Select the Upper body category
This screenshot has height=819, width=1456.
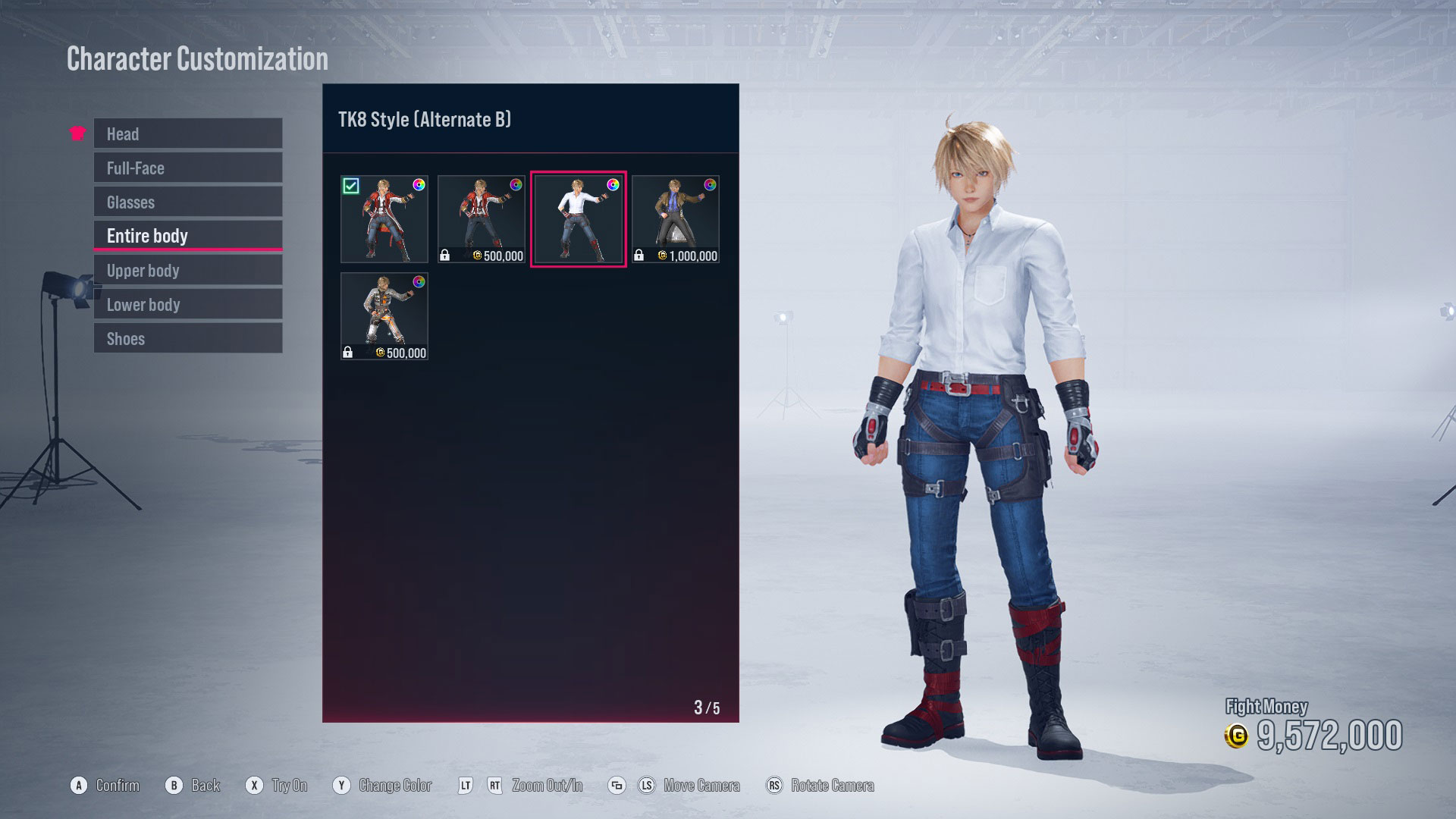(187, 270)
